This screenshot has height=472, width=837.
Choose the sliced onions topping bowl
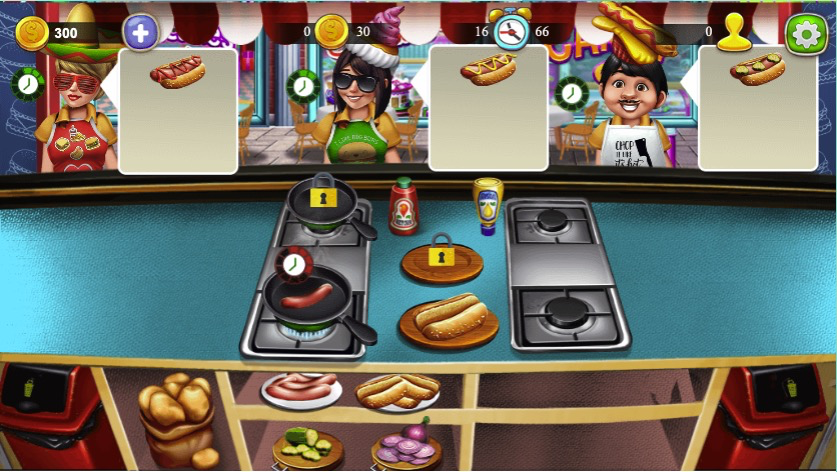[406, 445]
